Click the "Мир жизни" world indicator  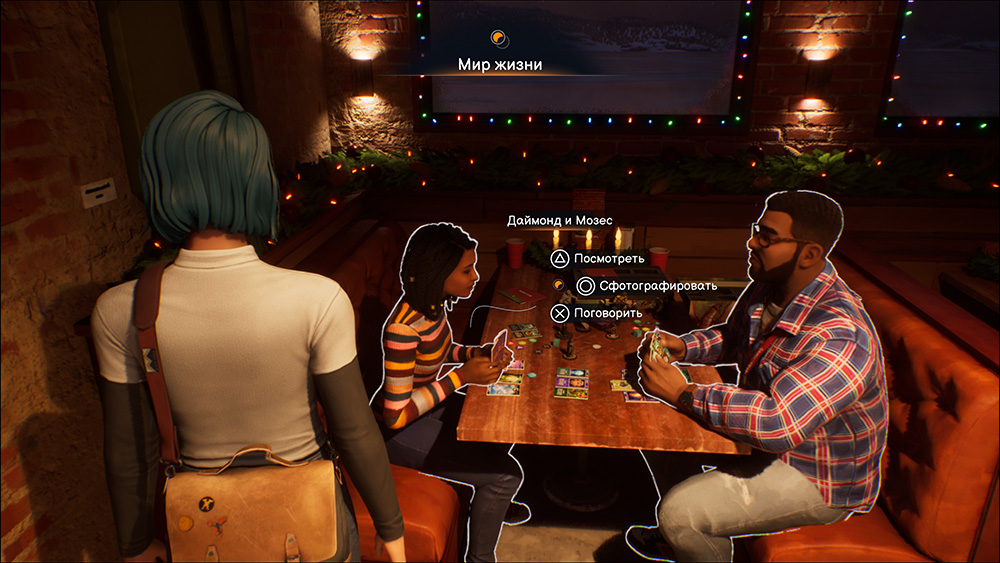click(500, 64)
